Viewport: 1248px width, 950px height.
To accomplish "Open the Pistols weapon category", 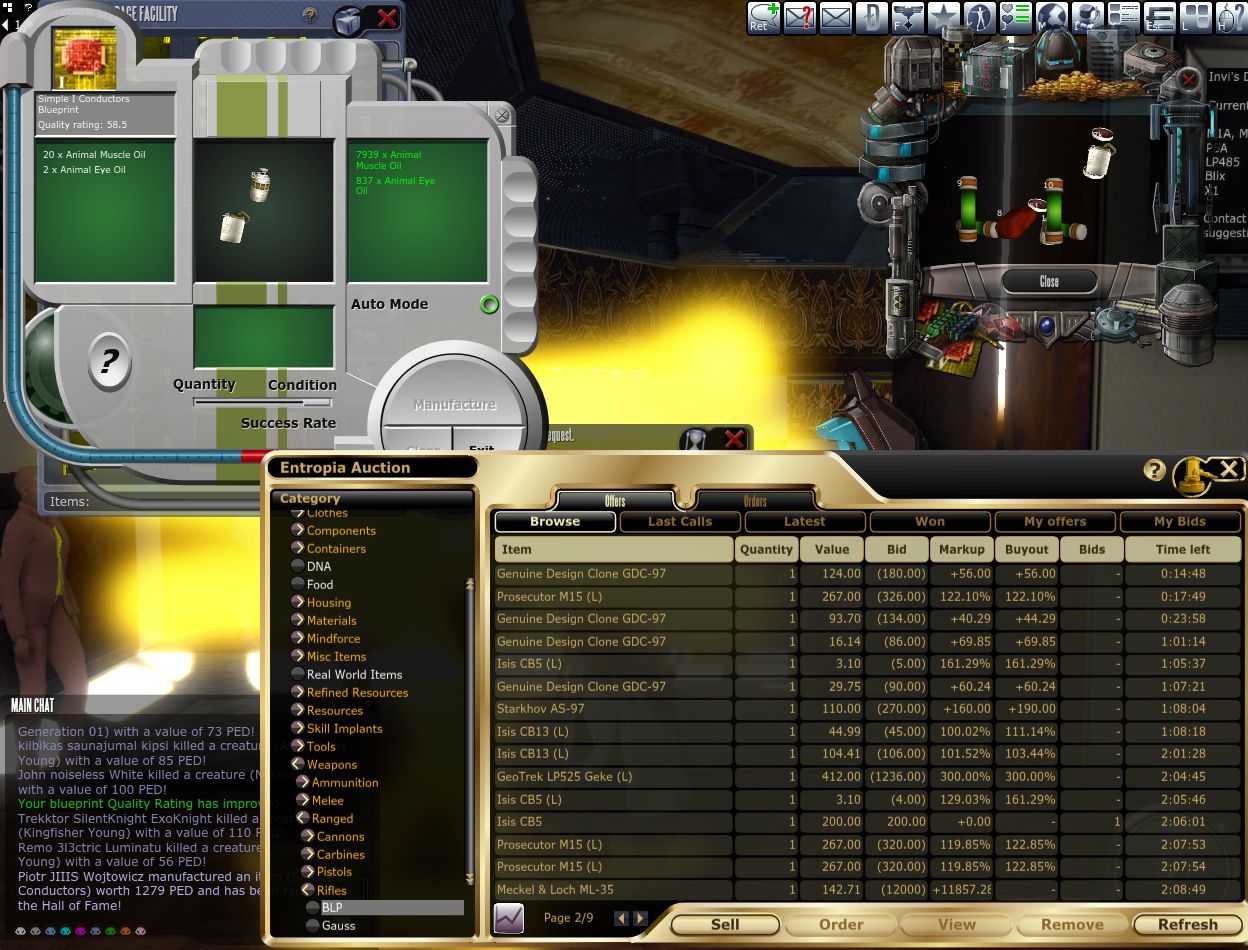I will [334, 872].
